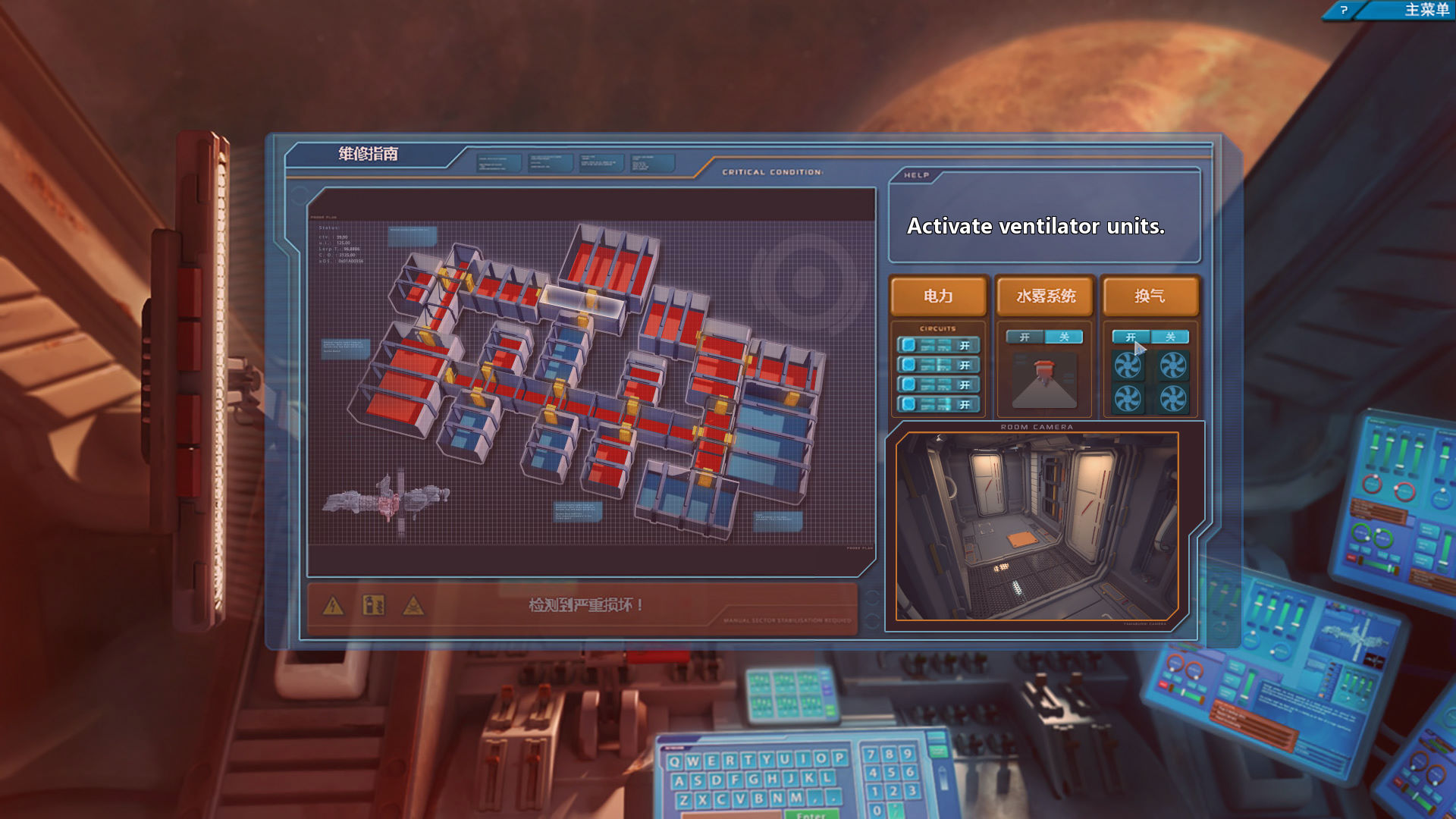This screenshot has height=819, width=1456.
Task: Toggle the first circuit switch
Action: click(938, 346)
